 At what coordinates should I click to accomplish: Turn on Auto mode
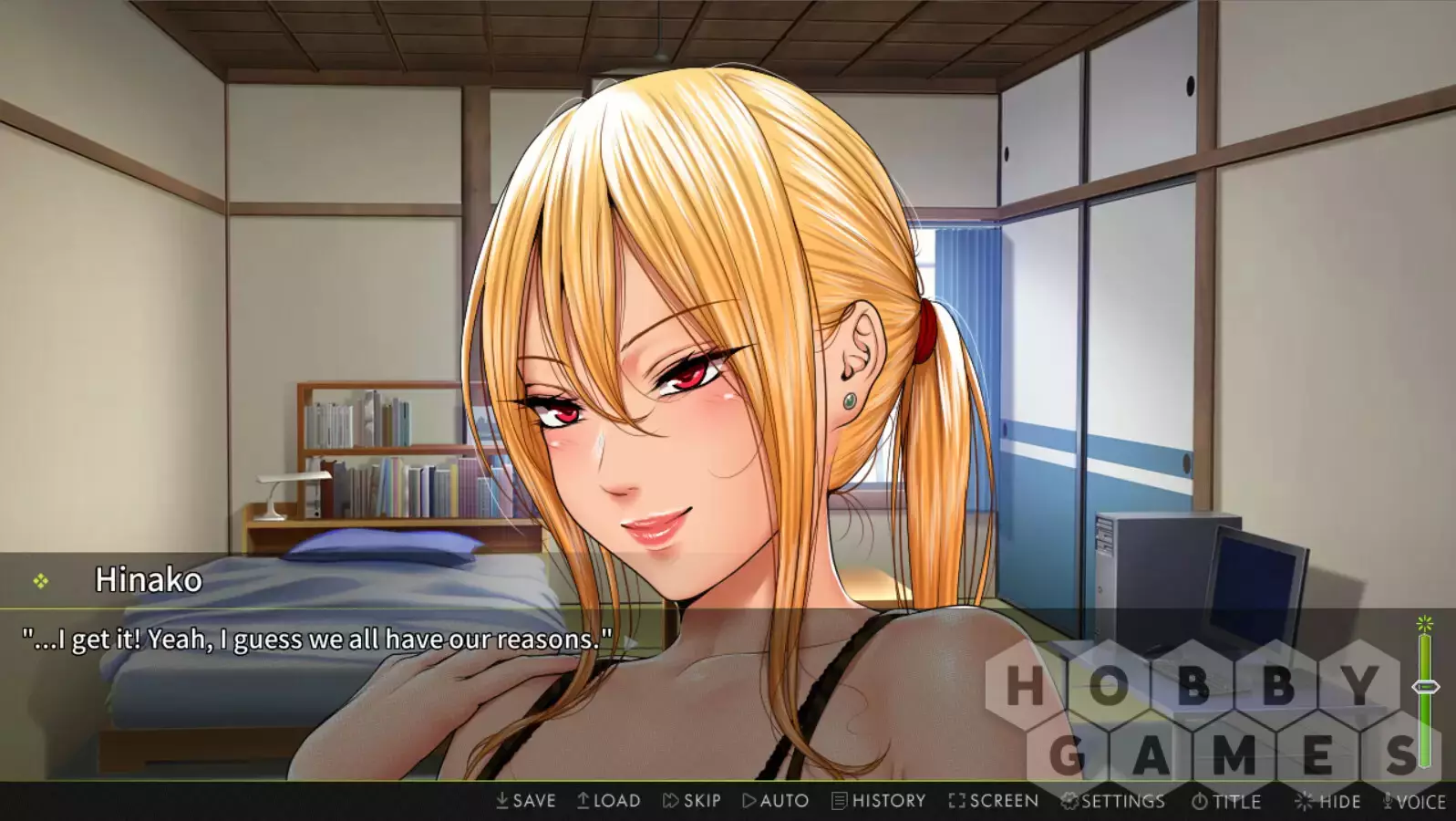pyautogui.click(x=775, y=801)
